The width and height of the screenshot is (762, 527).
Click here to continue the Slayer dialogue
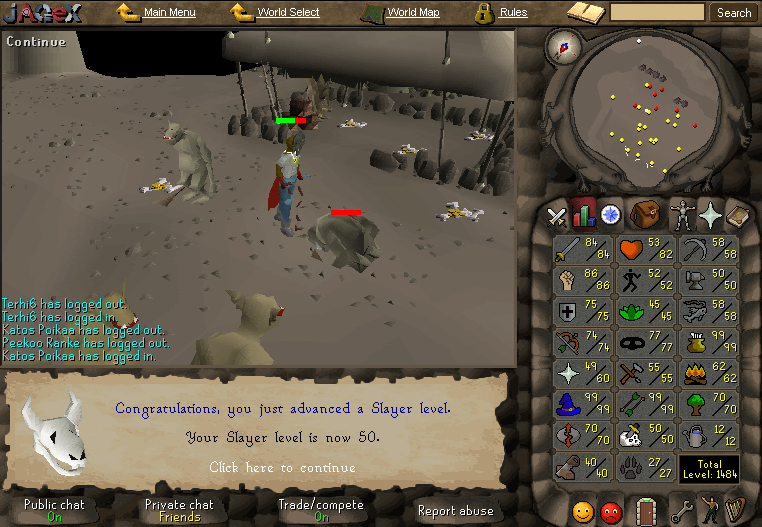[x=282, y=467]
